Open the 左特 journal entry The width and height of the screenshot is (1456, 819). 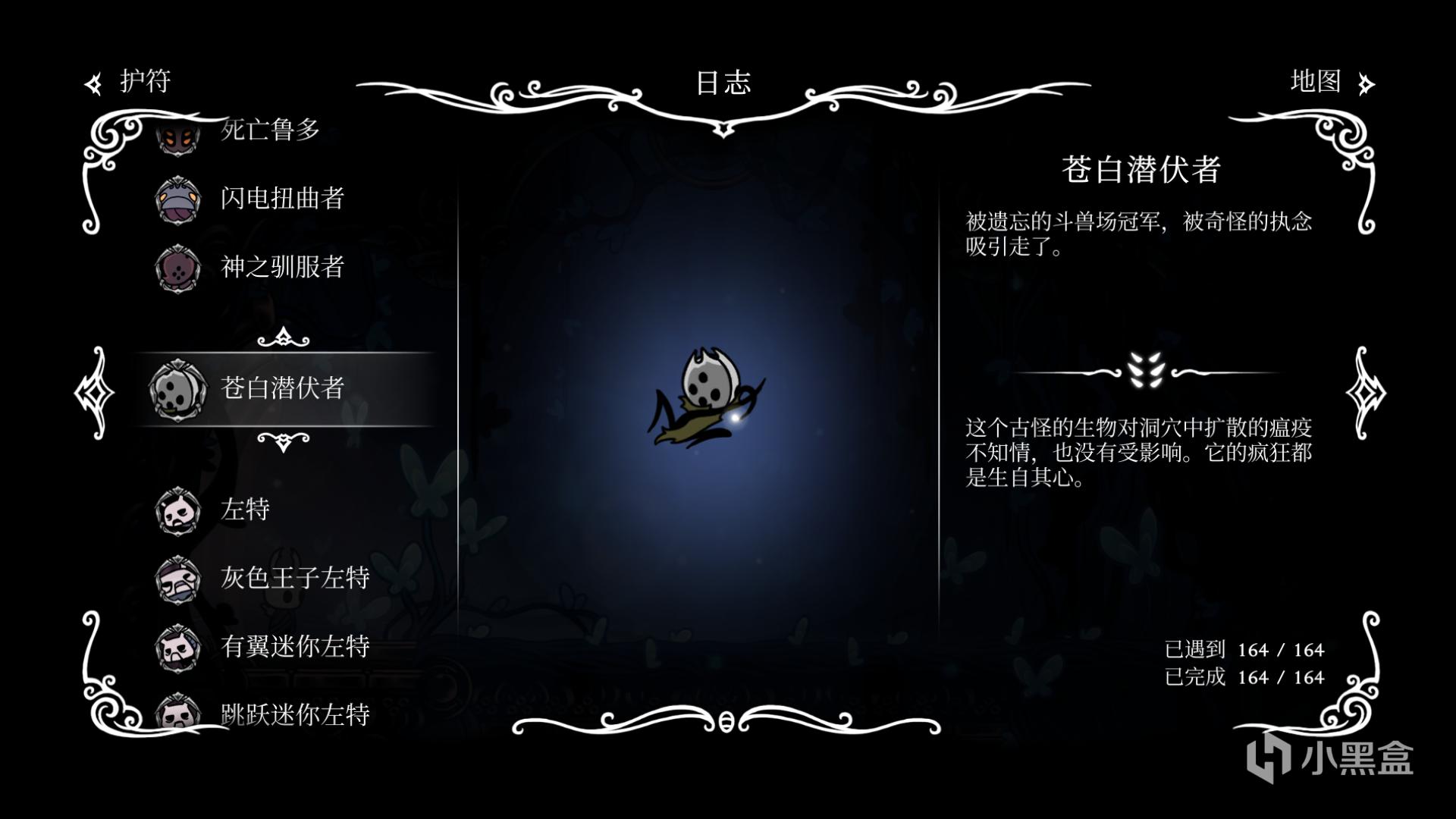click(244, 510)
